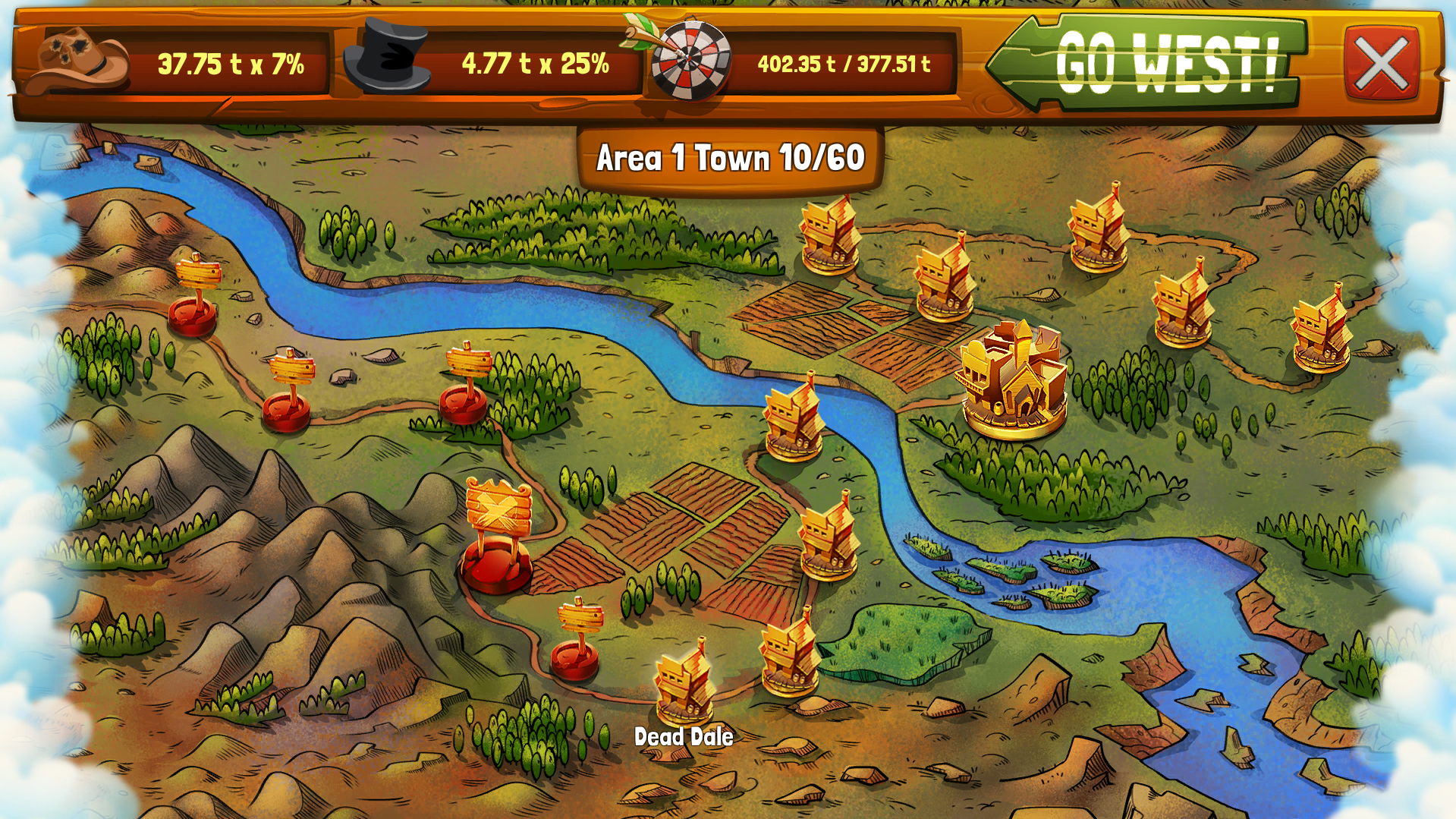Click the 4.77 t x 25% value
The image size is (1456, 819).
coord(533,62)
